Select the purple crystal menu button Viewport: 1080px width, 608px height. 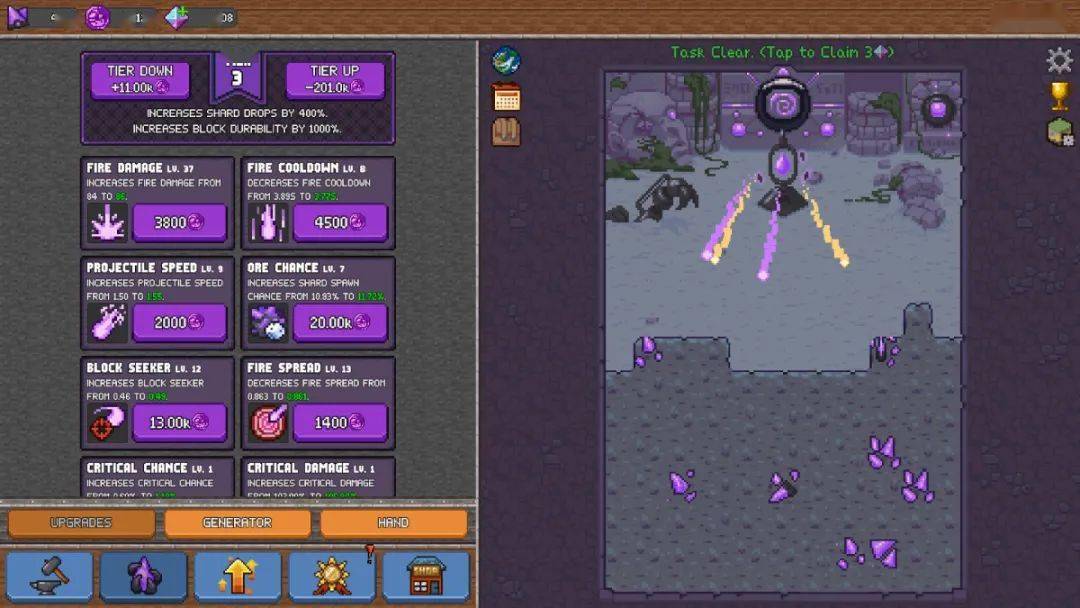[143, 576]
